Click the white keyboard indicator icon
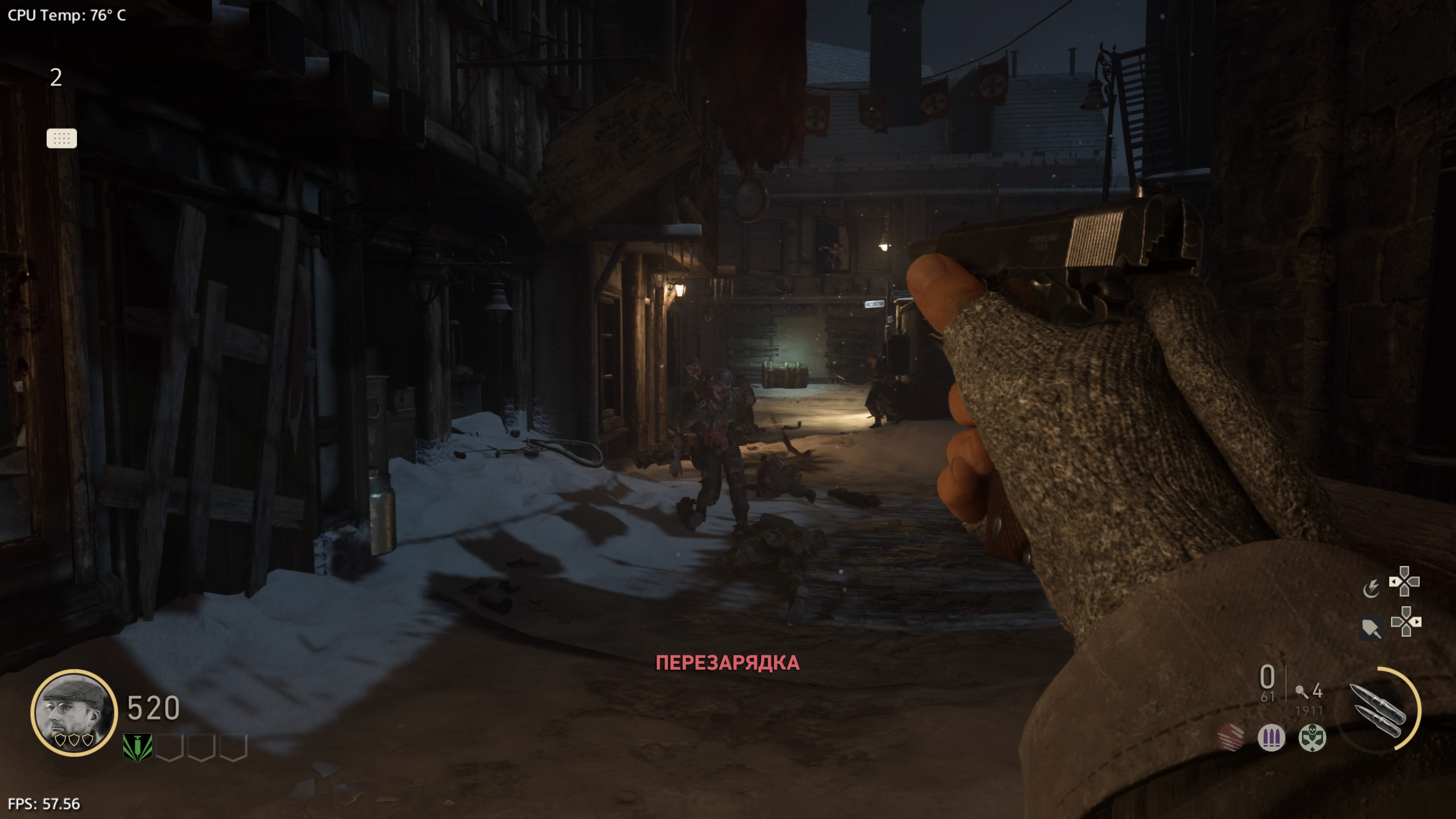The height and width of the screenshot is (819, 1456). point(61,138)
